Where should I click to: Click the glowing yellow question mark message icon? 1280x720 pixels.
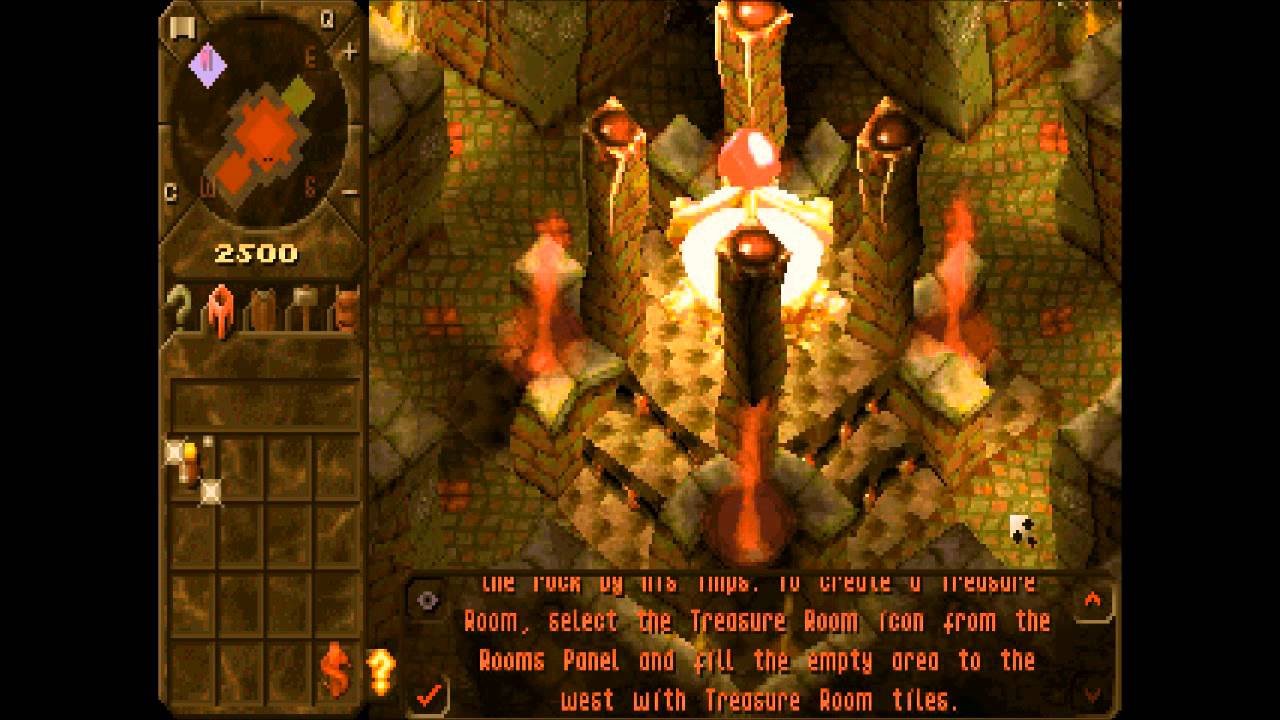pos(380,668)
